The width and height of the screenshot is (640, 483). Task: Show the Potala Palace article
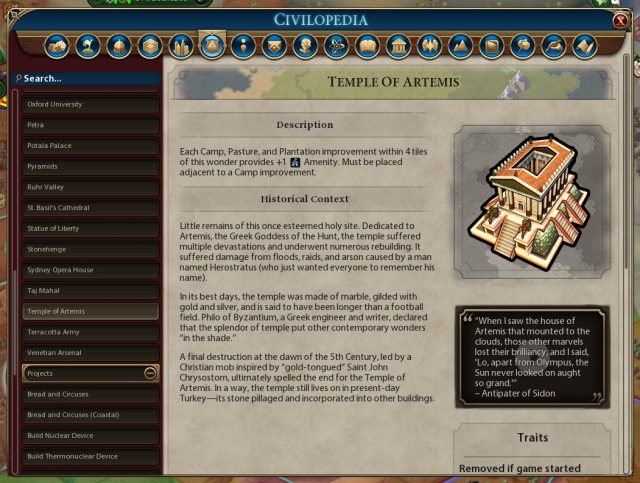[91, 146]
